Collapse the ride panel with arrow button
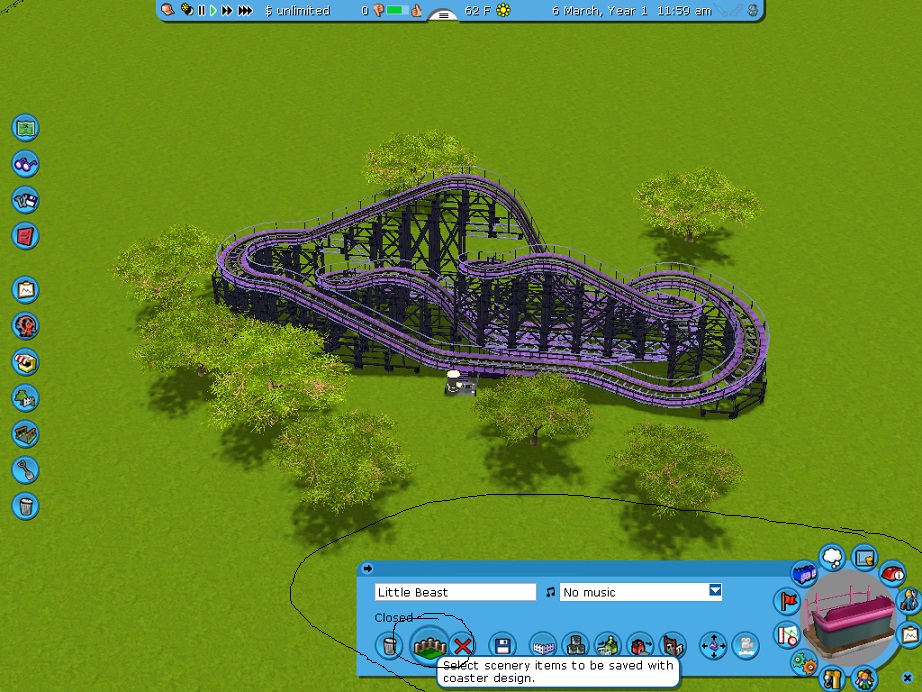Viewport: 922px width, 692px height. click(x=367, y=569)
